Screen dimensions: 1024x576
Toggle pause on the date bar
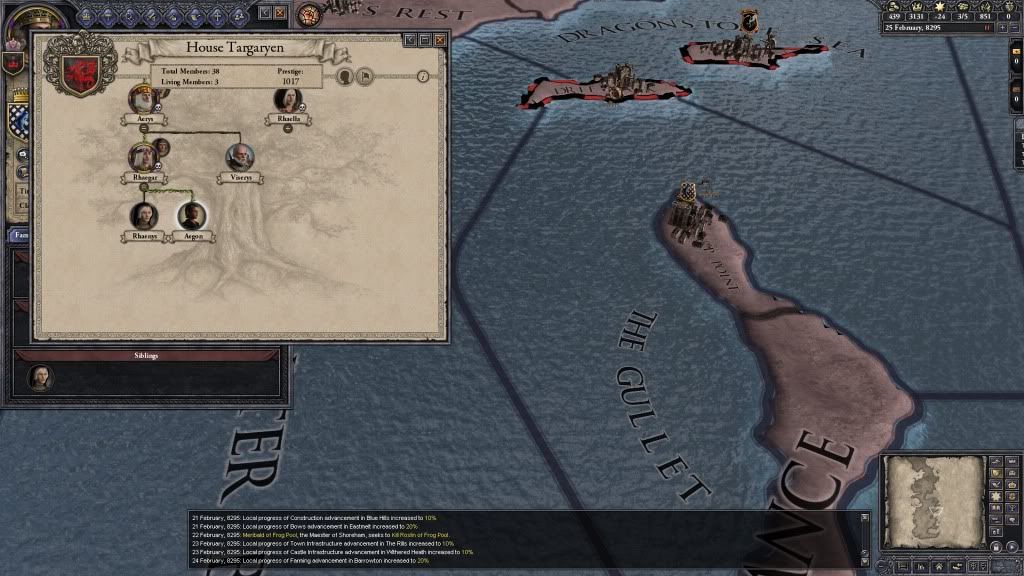click(988, 28)
